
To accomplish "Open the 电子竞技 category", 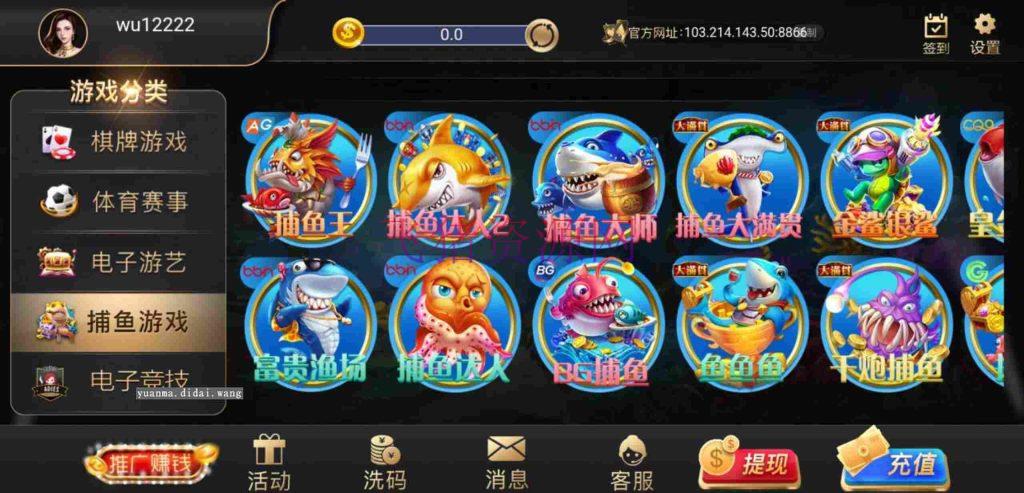I will coord(118,380).
